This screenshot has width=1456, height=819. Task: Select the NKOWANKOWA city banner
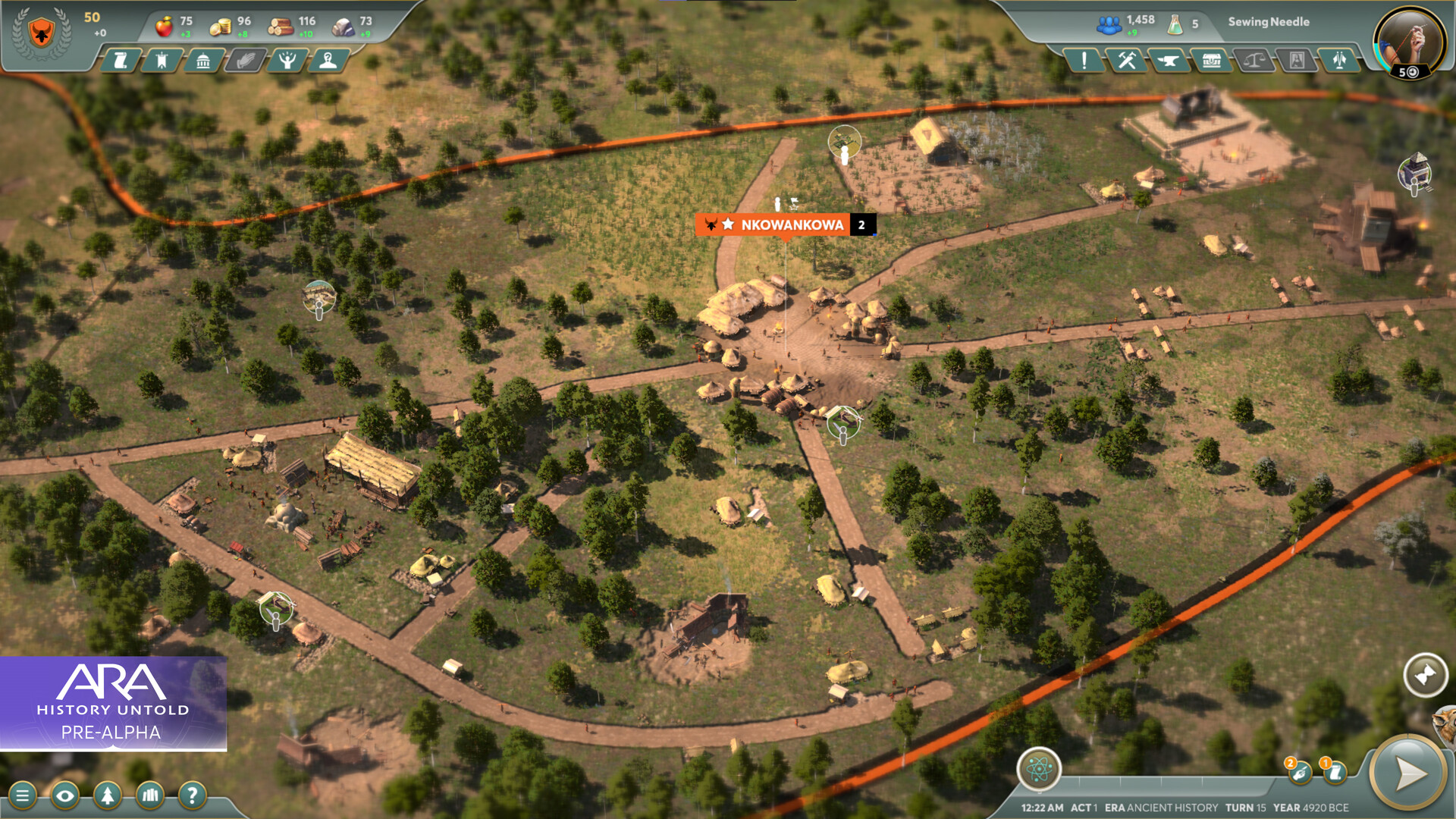coord(785,224)
